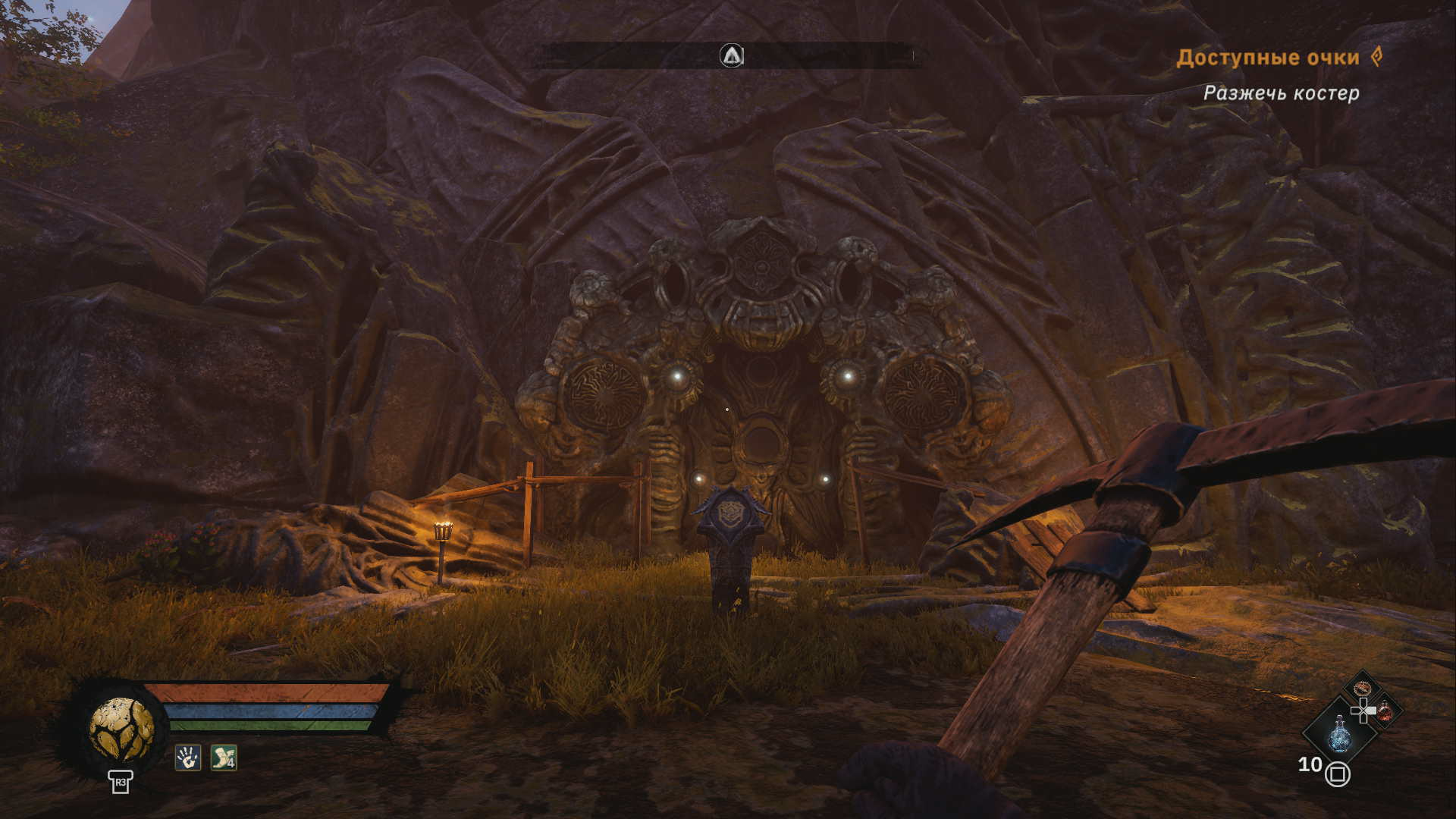Choose the food item quick slot
This screenshot has width=1456, height=819.
tap(1363, 689)
